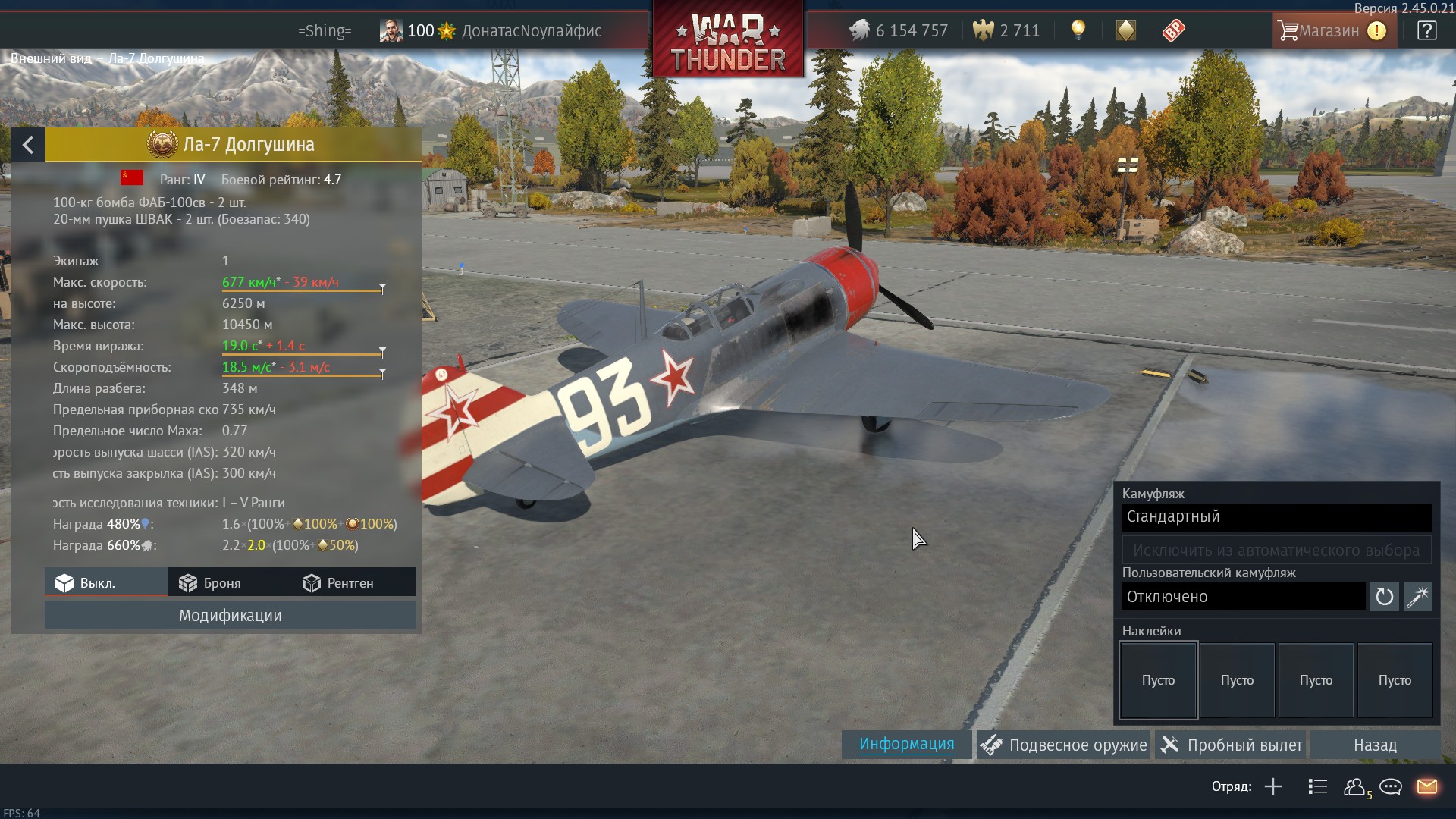Click the Назад button

[1375, 745]
